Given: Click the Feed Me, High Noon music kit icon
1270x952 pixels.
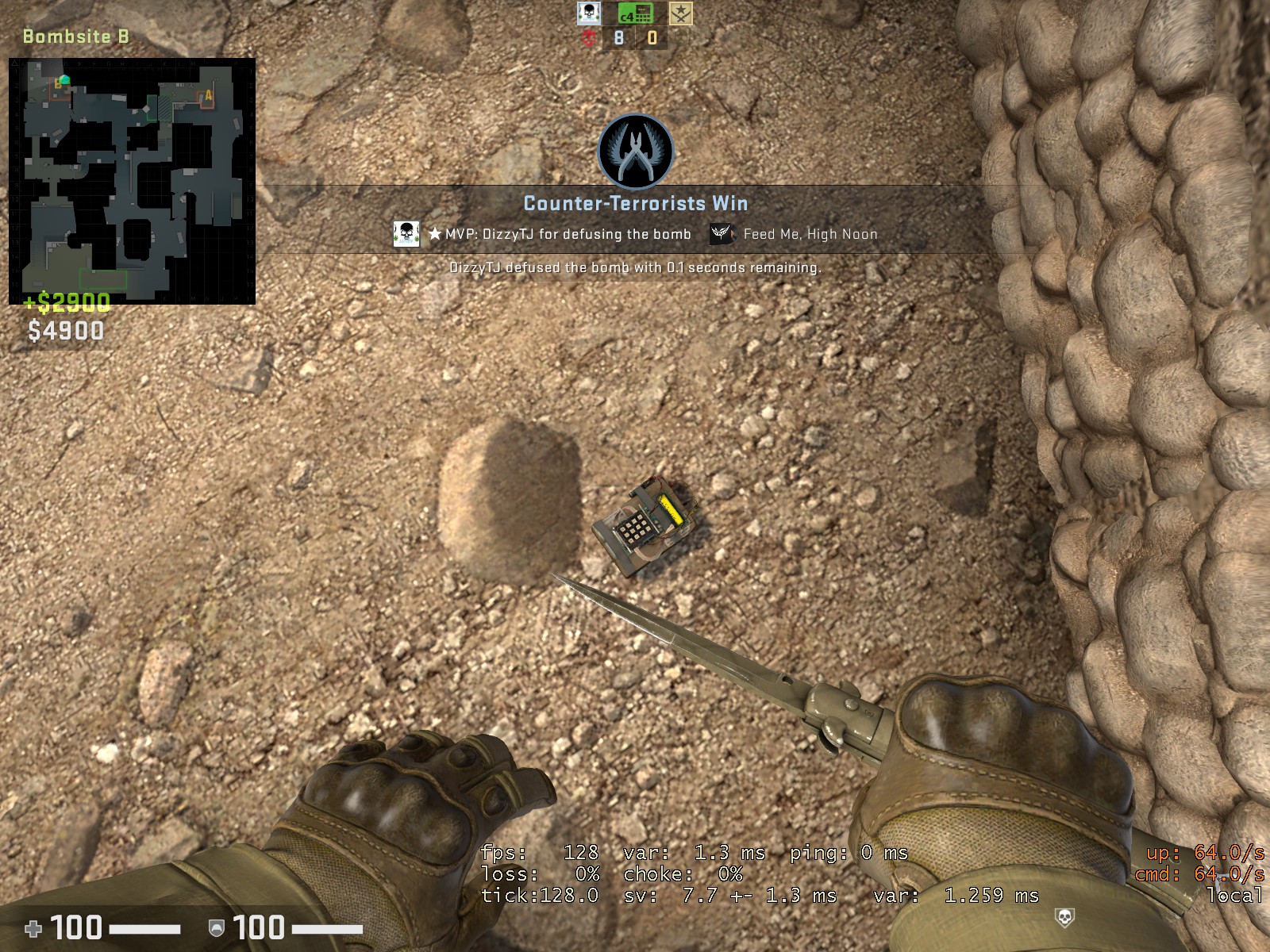Looking at the screenshot, I should (721, 234).
